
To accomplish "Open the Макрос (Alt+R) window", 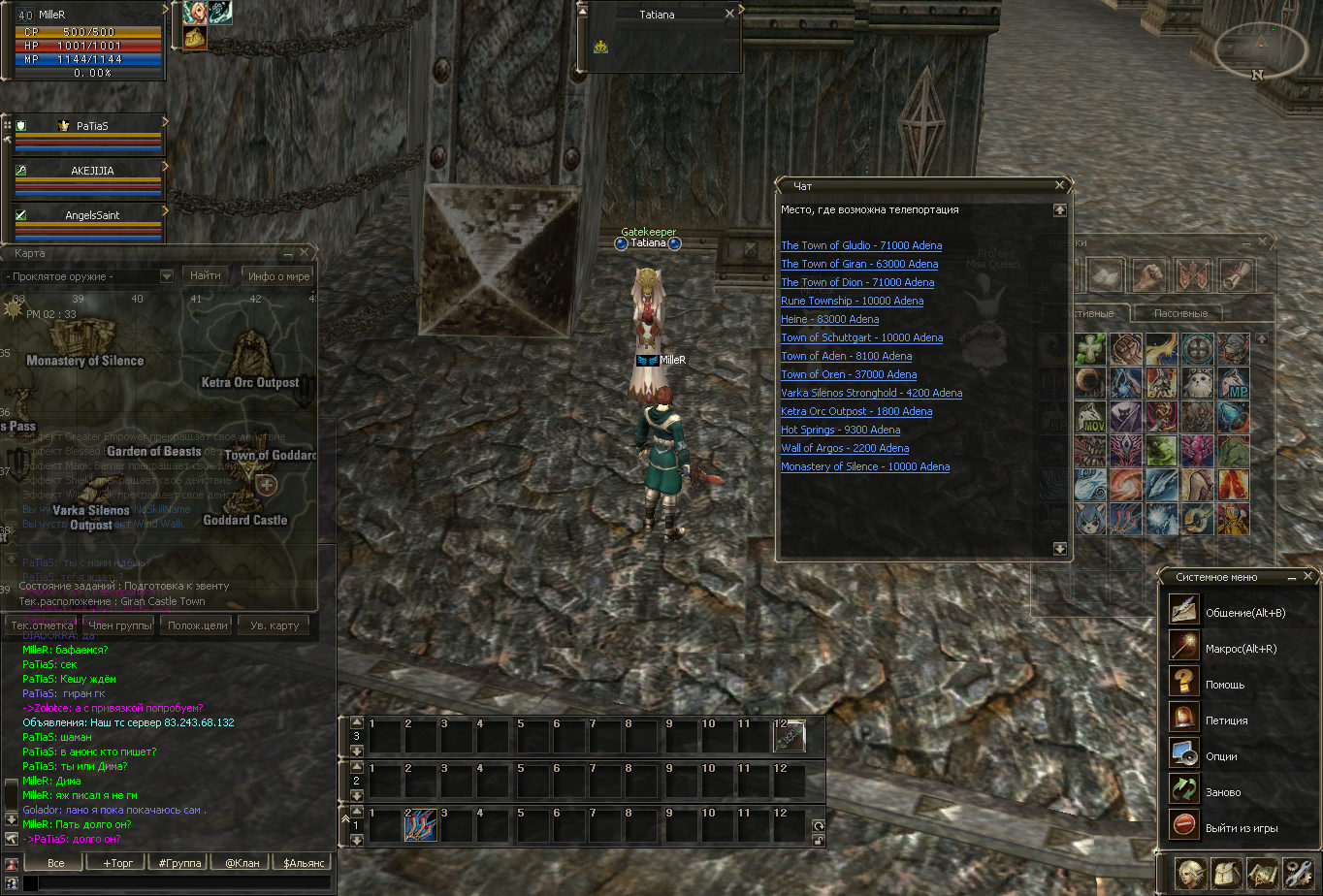I will click(1240, 649).
